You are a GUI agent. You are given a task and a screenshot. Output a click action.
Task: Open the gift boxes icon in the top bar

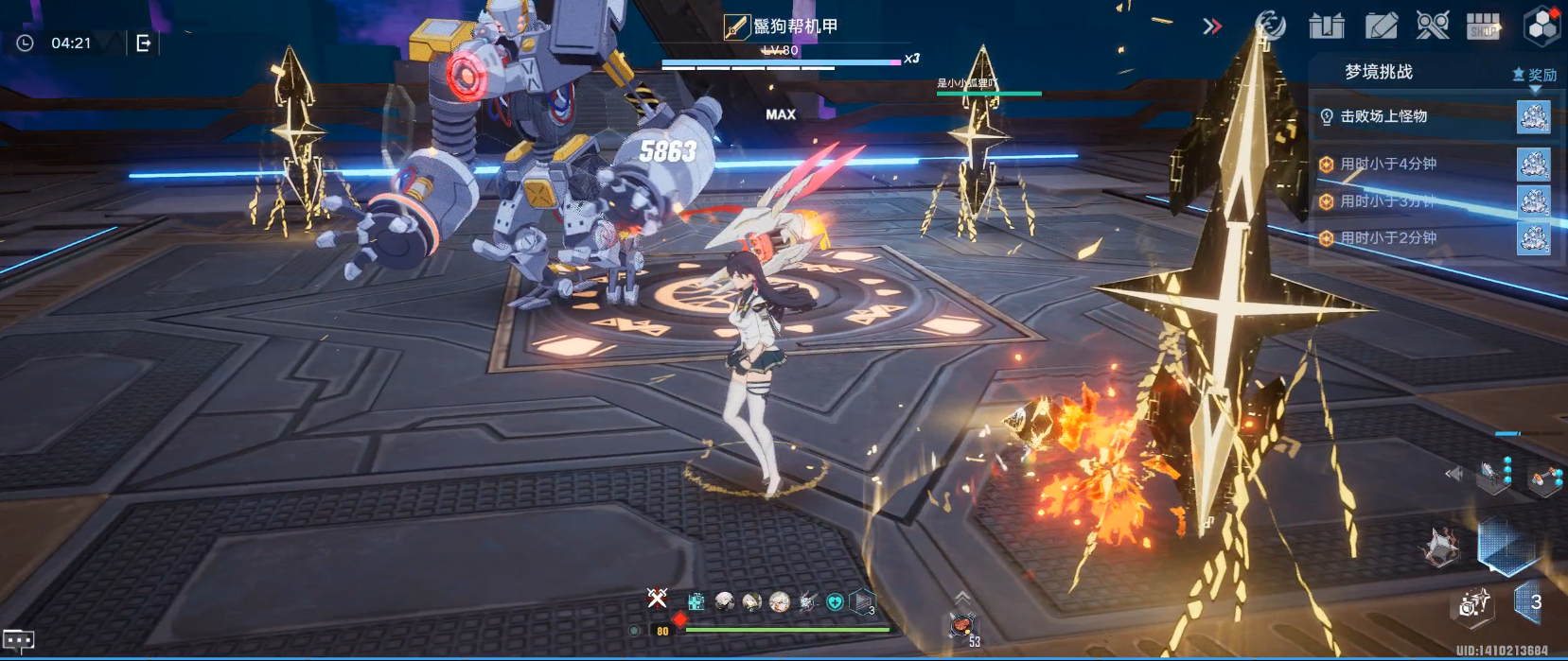[1326, 26]
